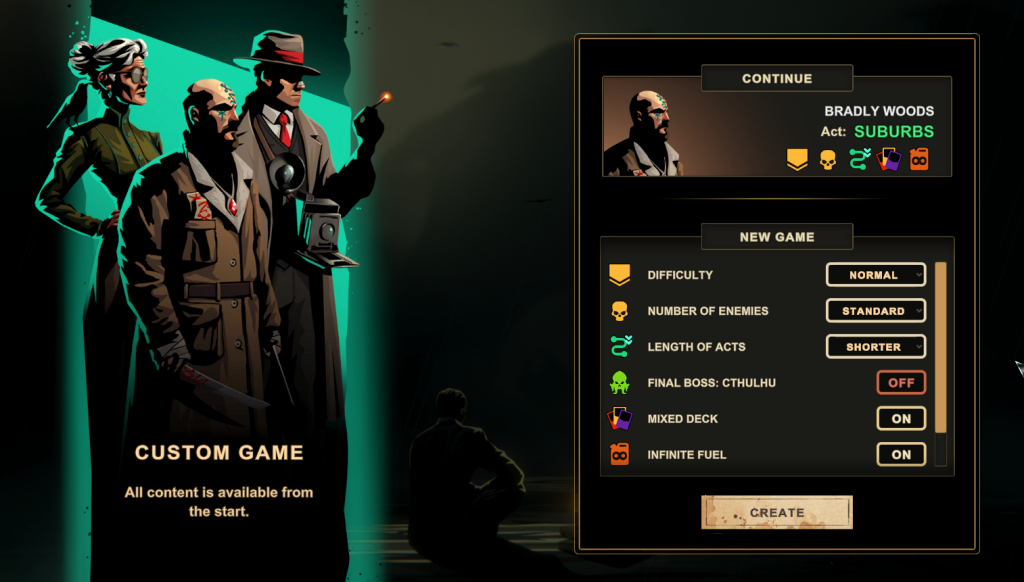
Task: Toggle the Infinite Fuel option
Action: (x=901, y=455)
